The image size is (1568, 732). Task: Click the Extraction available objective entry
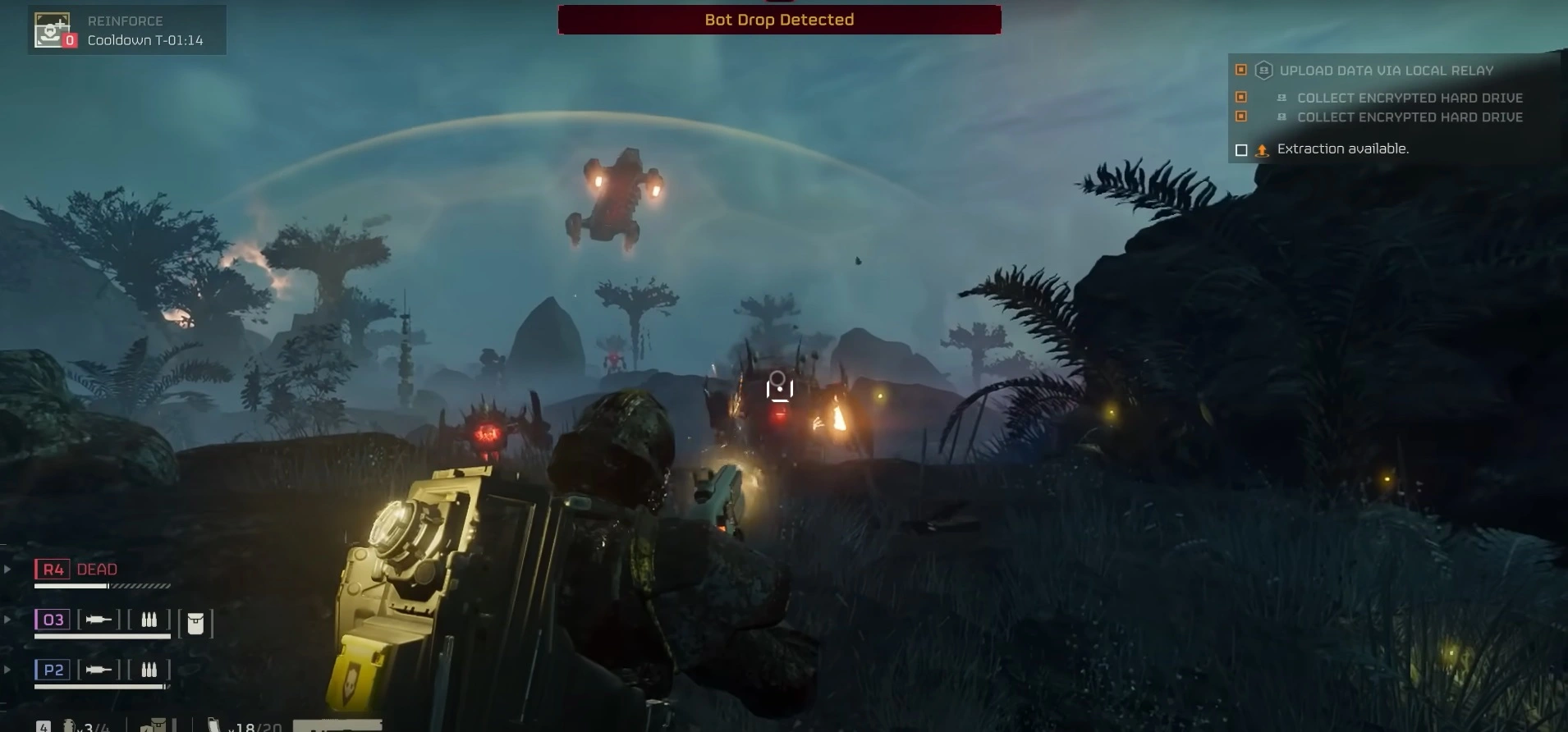pos(1342,149)
